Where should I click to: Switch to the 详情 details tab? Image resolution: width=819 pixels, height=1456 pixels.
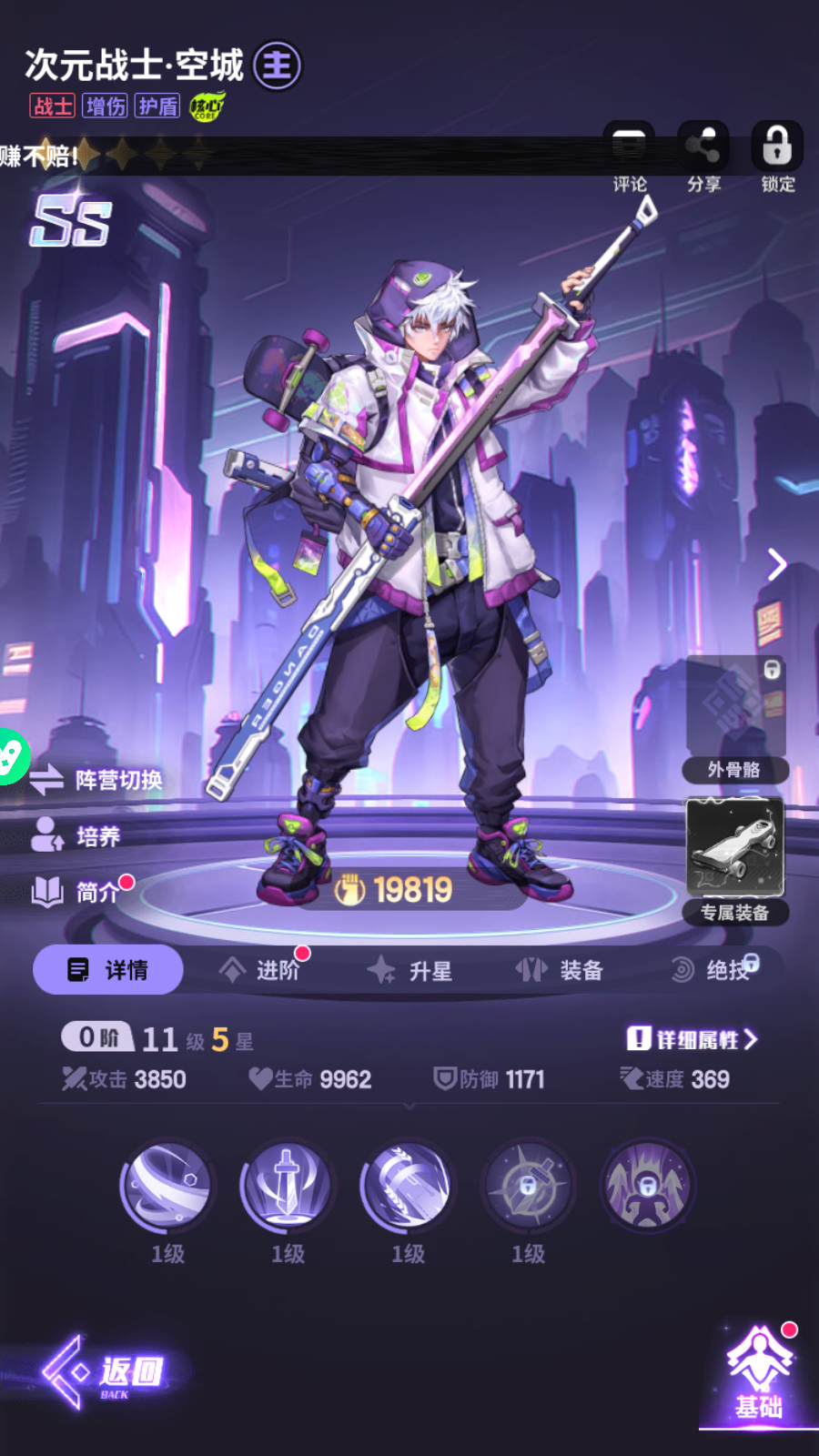click(108, 970)
